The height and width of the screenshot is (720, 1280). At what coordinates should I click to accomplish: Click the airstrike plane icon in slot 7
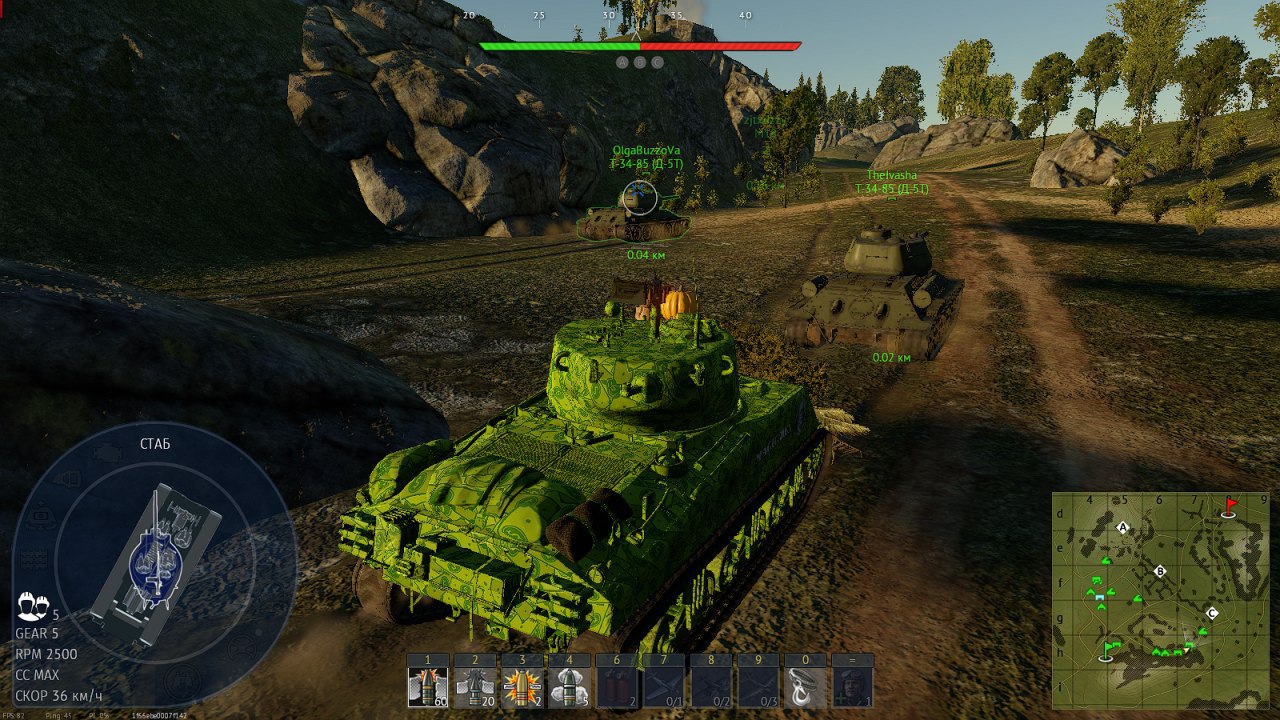(663, 688)
